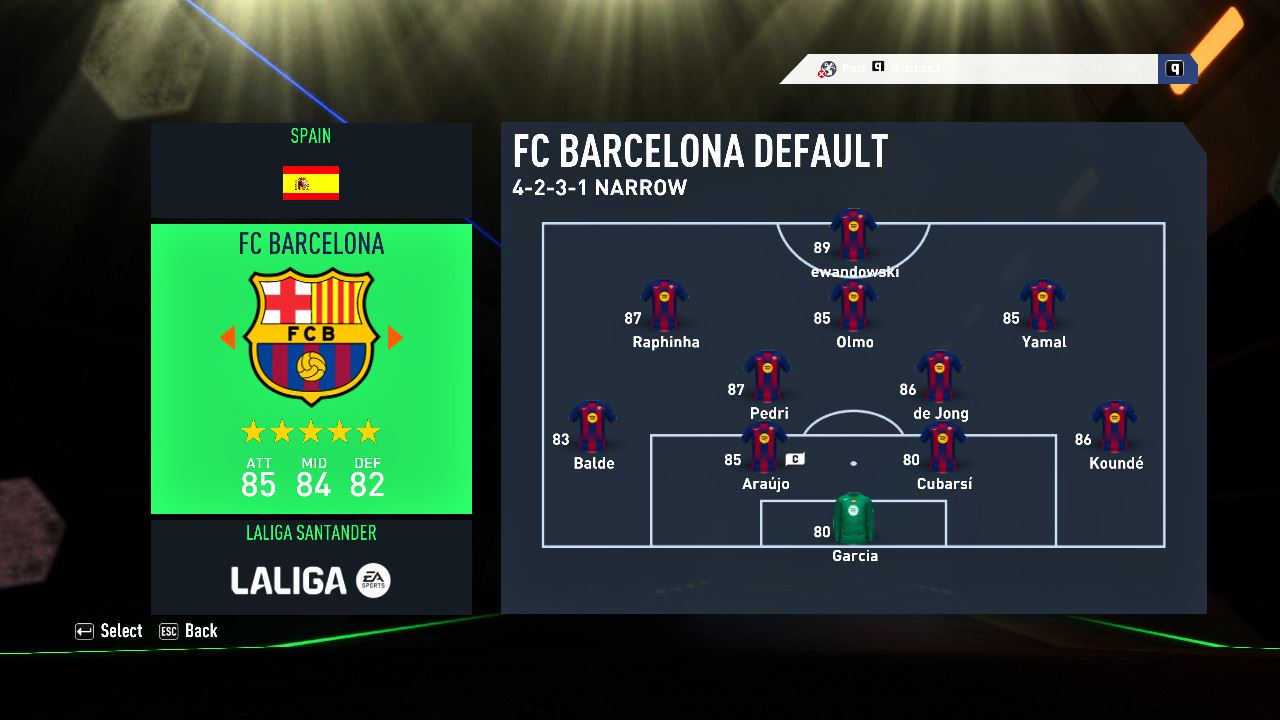The height and width of the screenshot is (720, 1280).
Task: Select Pedri in midfield
Action: click(768, 376)
